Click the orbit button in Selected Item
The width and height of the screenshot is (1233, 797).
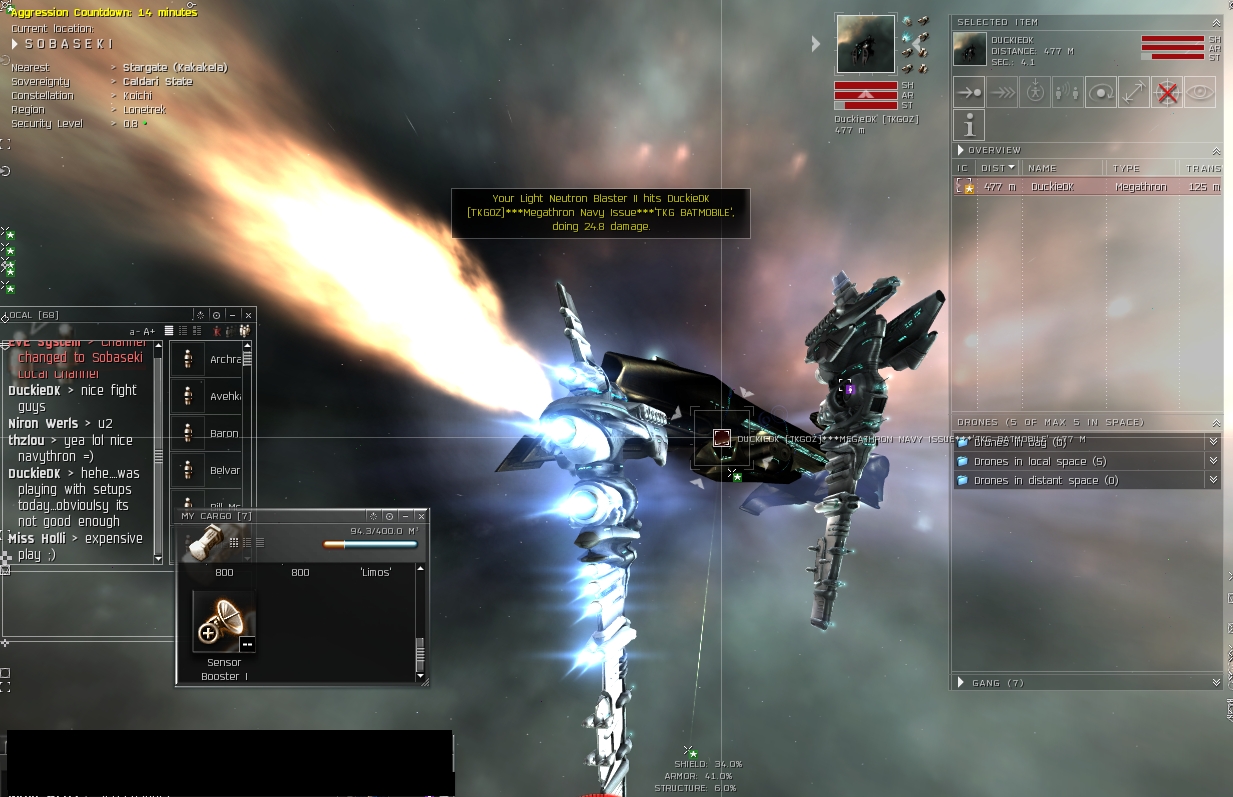(1101, 93)
